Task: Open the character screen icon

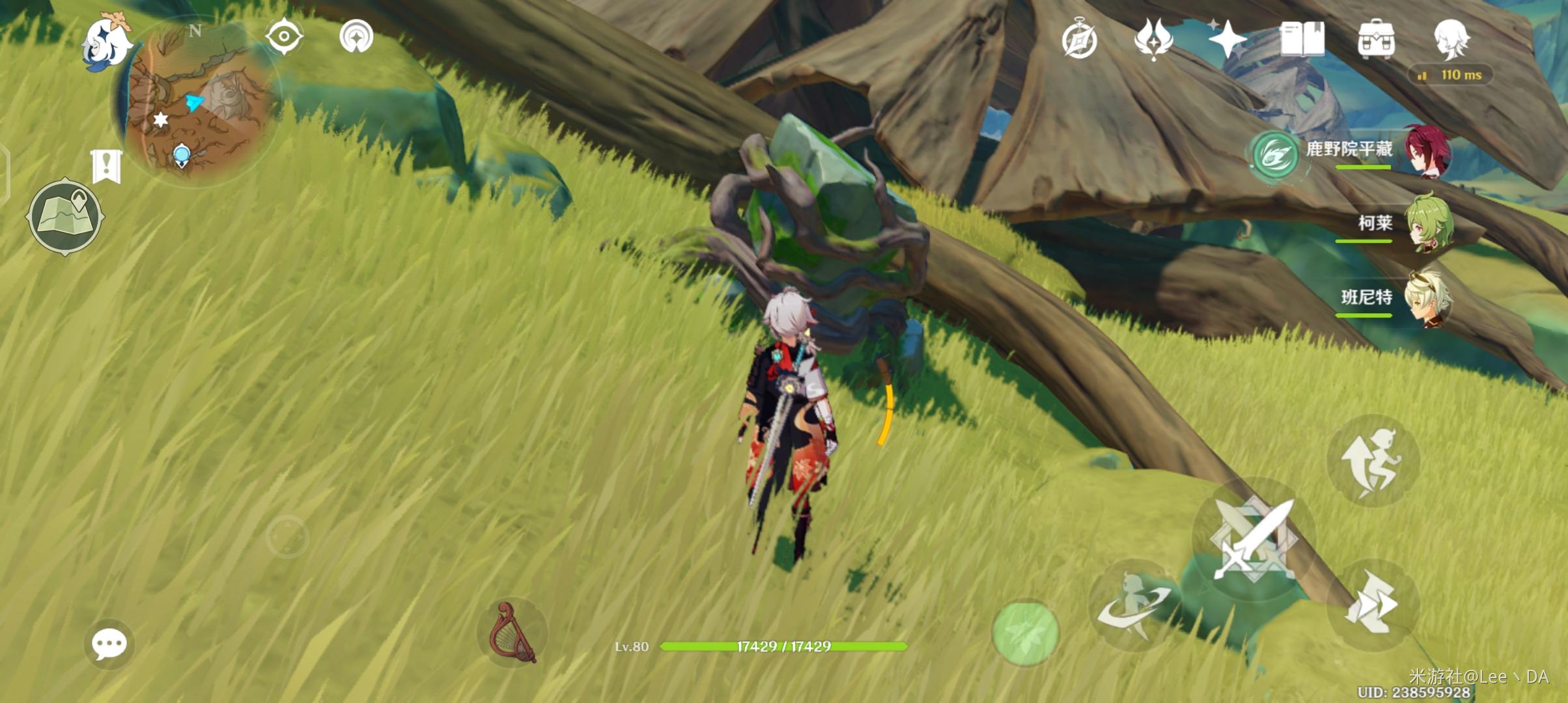Action: (x=1451, y=39)
